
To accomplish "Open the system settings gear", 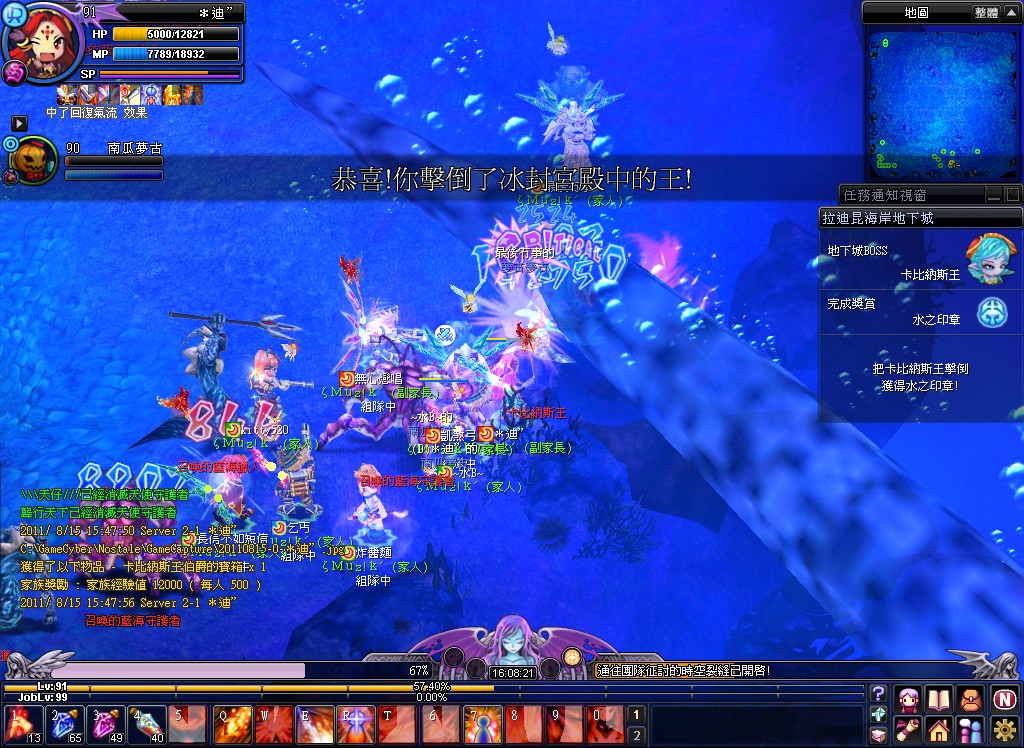I will [1004, 729].
